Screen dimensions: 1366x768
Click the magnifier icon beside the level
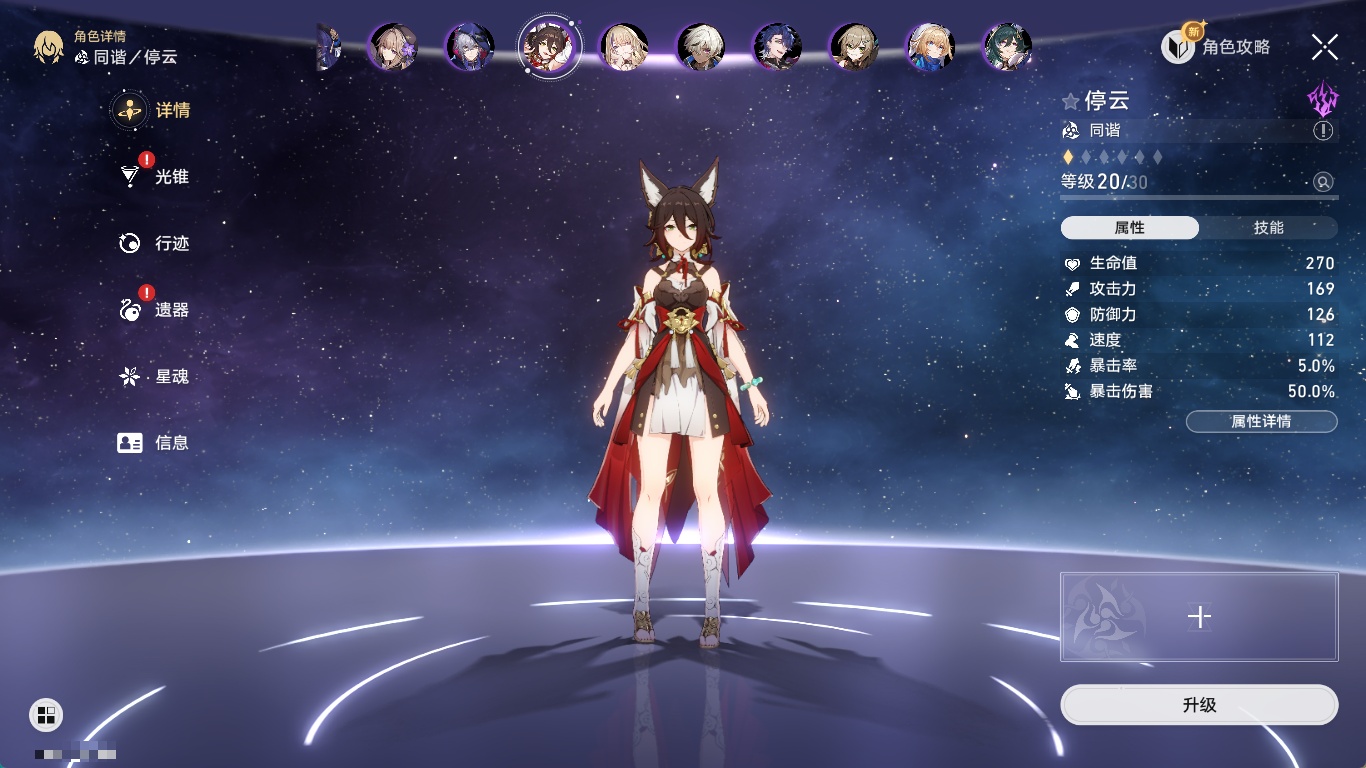pyautogui.click(x=1323, y=182)
